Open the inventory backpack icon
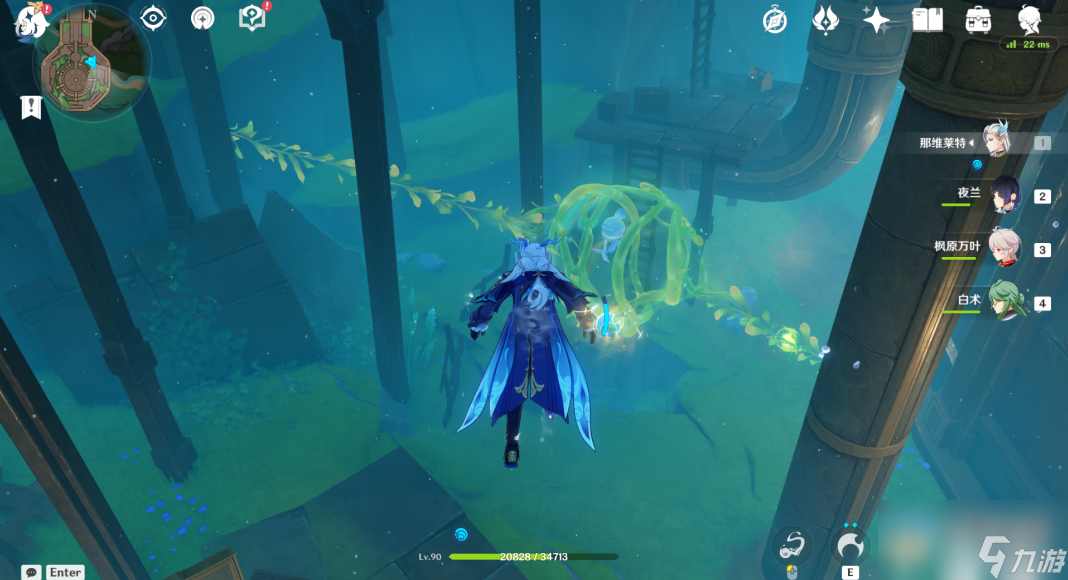The image size is (1068, 580). (978, 19)
